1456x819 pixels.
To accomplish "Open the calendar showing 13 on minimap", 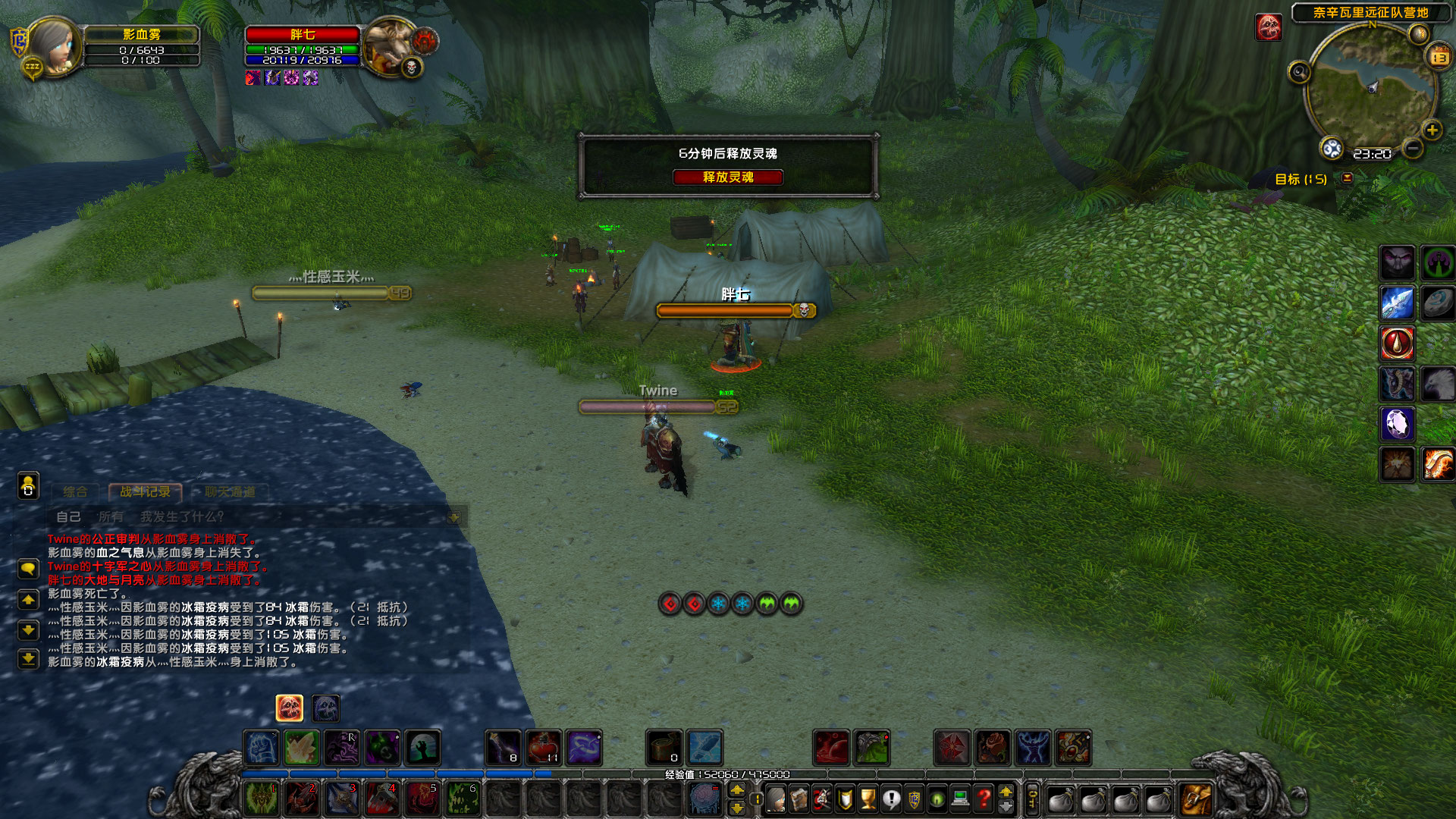I will click(x=1437, y=57).
